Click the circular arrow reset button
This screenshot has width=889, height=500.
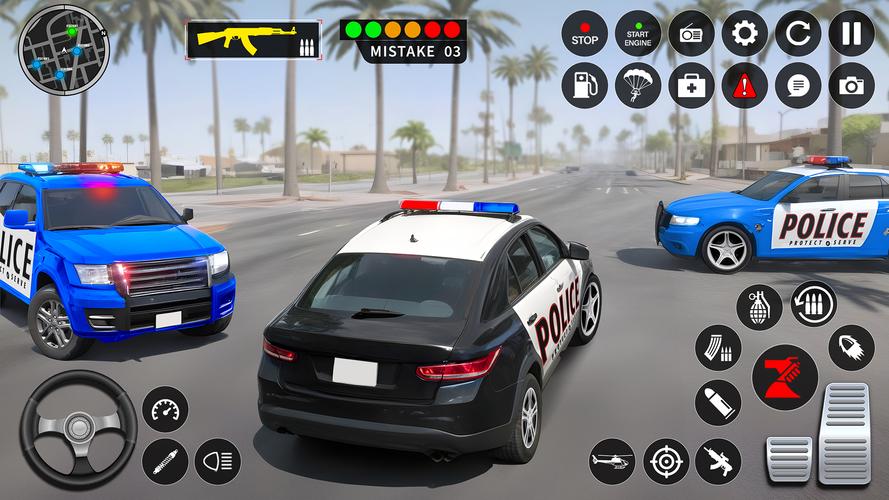click(x=798, y=33)
